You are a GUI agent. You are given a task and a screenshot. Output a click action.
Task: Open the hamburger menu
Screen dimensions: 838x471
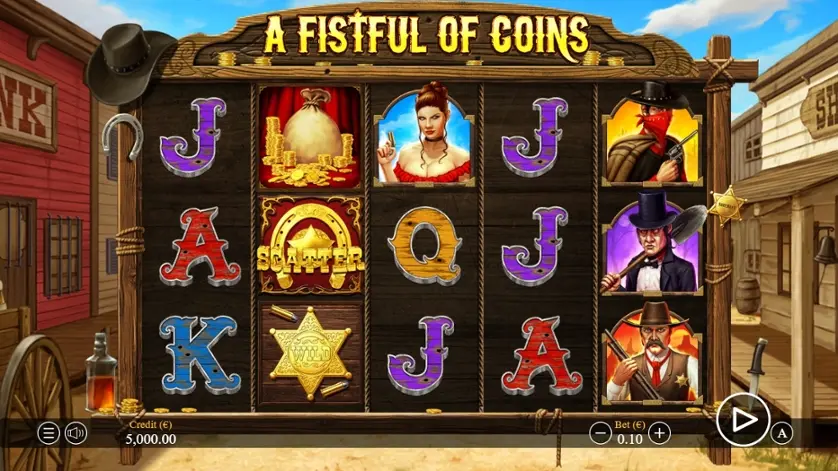click(48, 433)
